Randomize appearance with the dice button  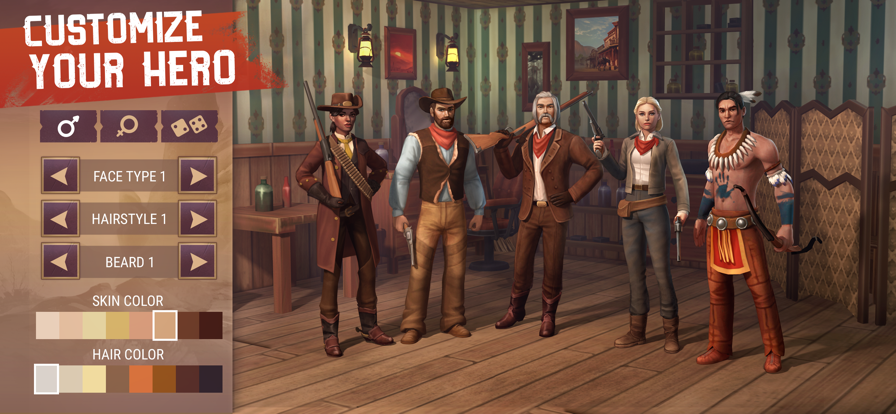point(189,127)
